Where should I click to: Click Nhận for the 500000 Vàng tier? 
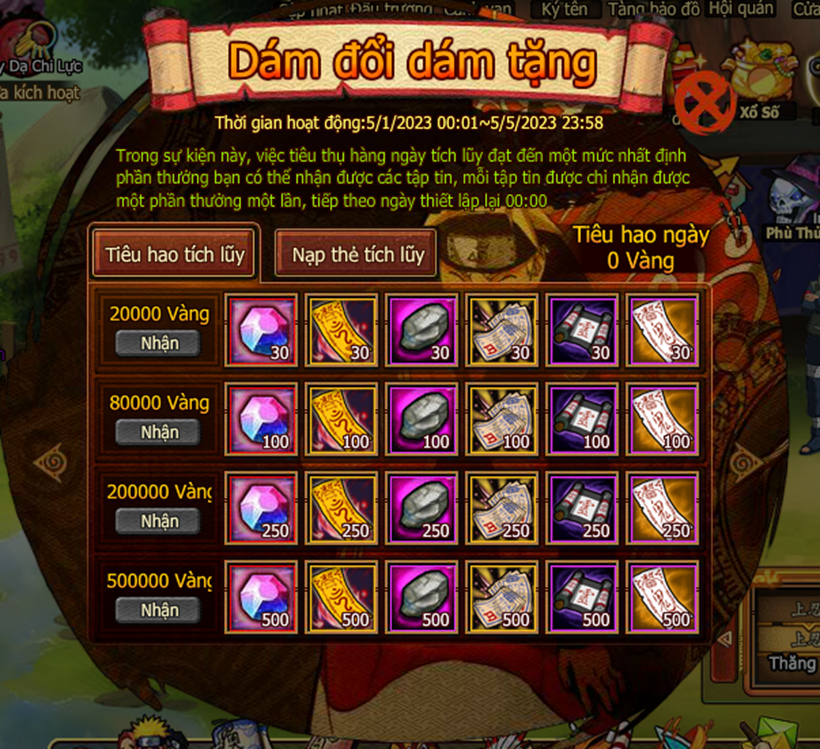pyautogui.click(x=159, y=610)
